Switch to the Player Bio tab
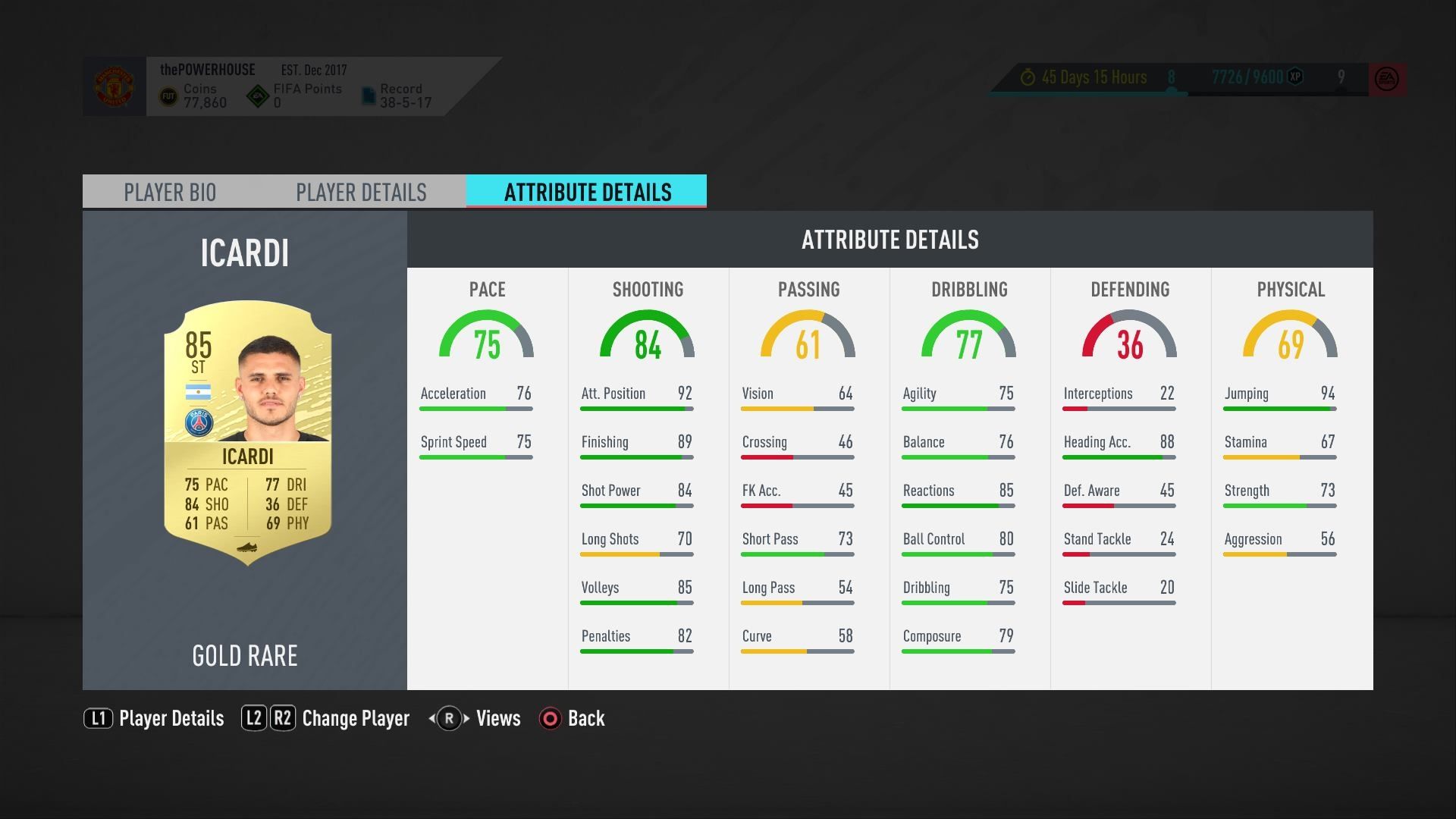 tap(170, 192)
